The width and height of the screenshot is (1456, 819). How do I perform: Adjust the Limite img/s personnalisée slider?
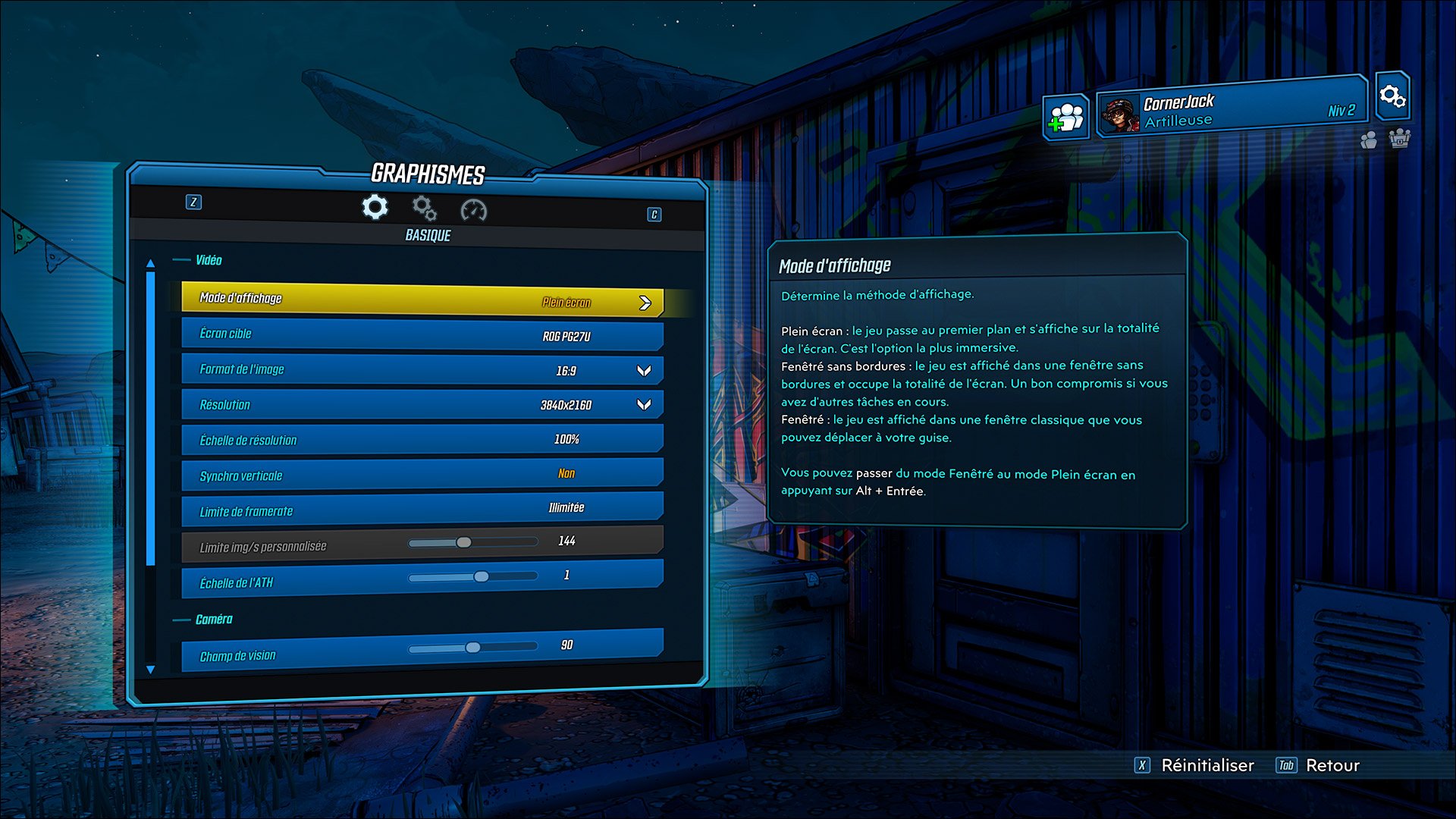463,543
